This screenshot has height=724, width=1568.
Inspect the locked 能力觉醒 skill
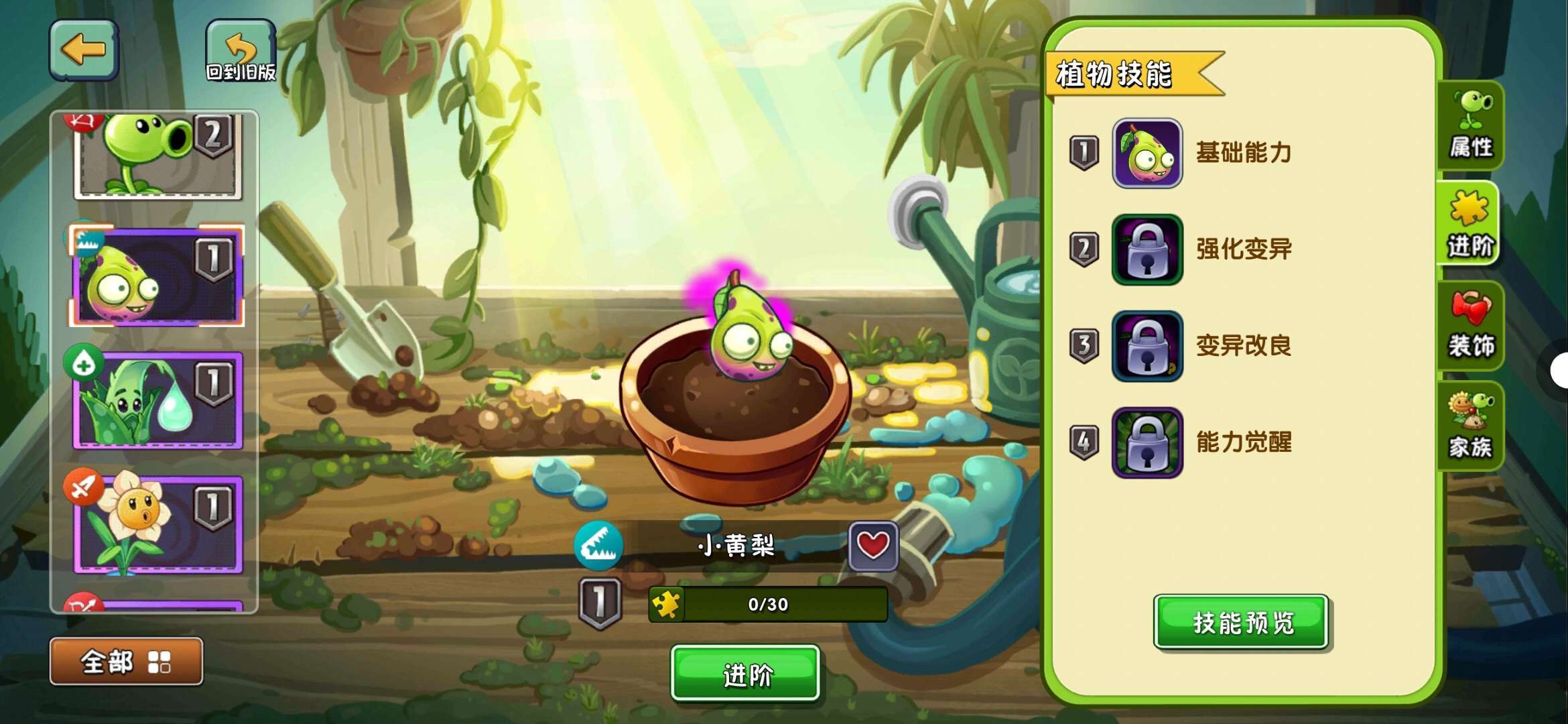click(1147, 442)
